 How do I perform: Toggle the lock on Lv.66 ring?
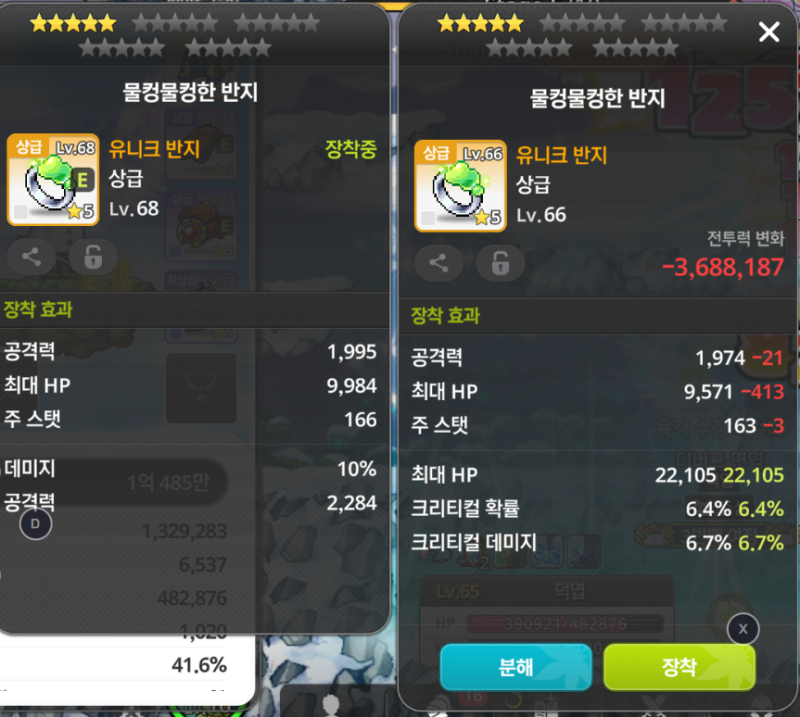[x=500, y=263]
